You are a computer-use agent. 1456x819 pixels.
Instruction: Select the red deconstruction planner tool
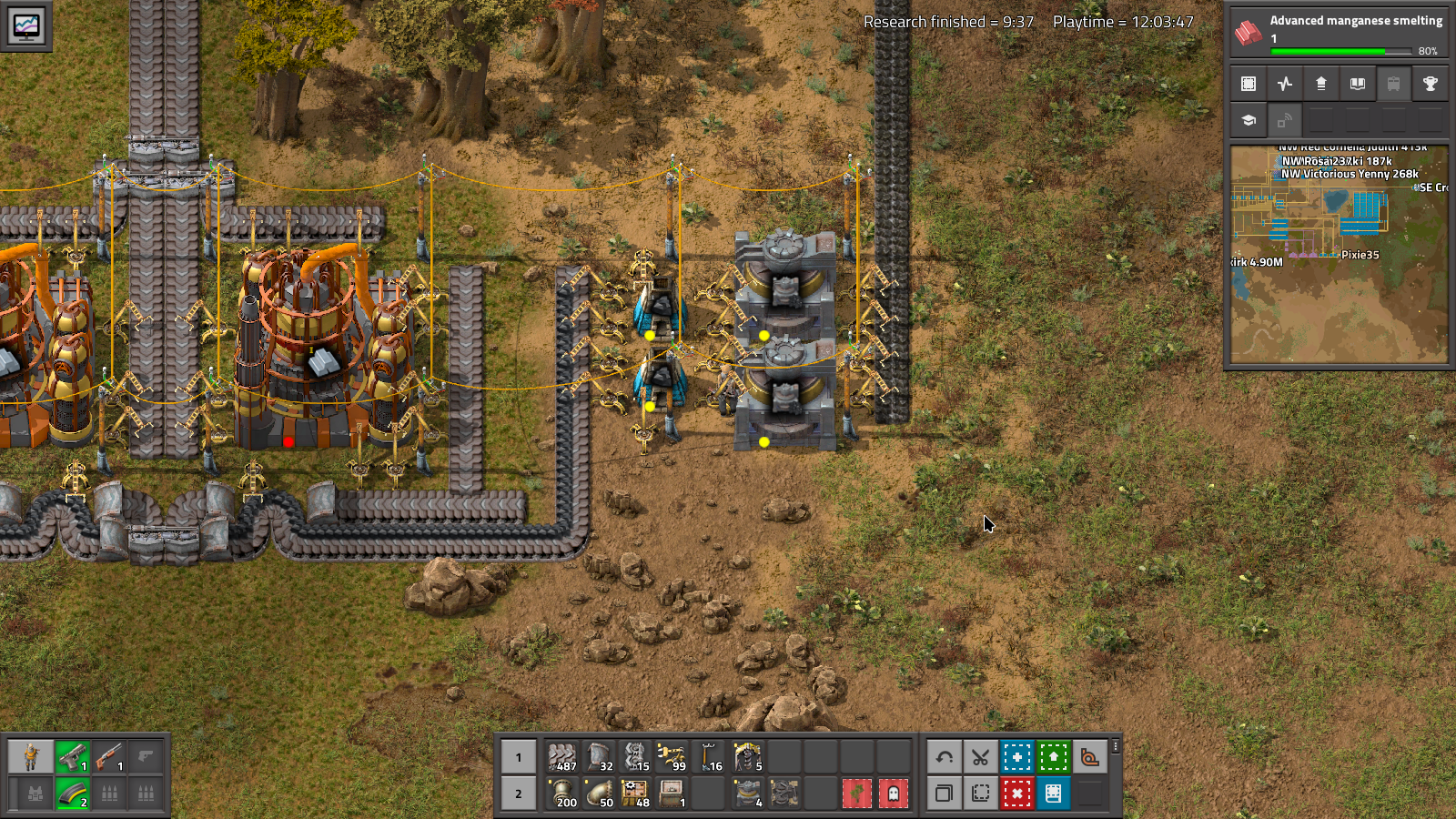(1016, 794)
